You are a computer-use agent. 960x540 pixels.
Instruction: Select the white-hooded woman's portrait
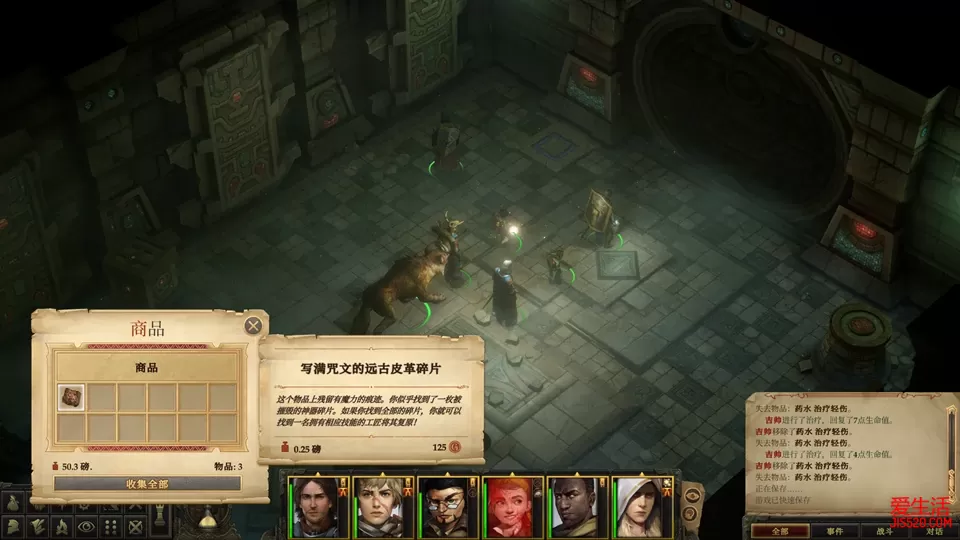[642, 506]
